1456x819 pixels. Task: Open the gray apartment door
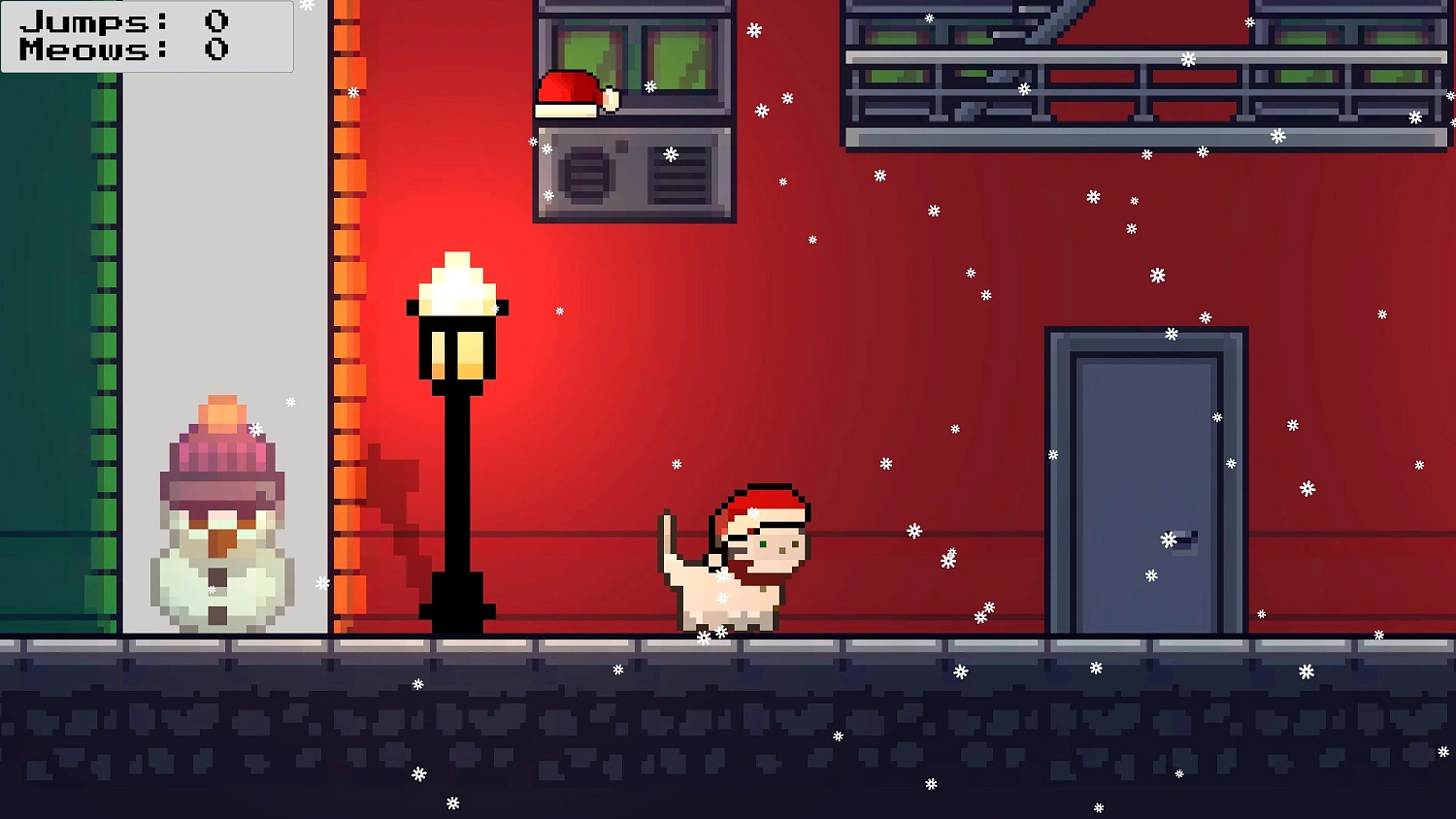pyautogui.click(x=1145, y=475)
